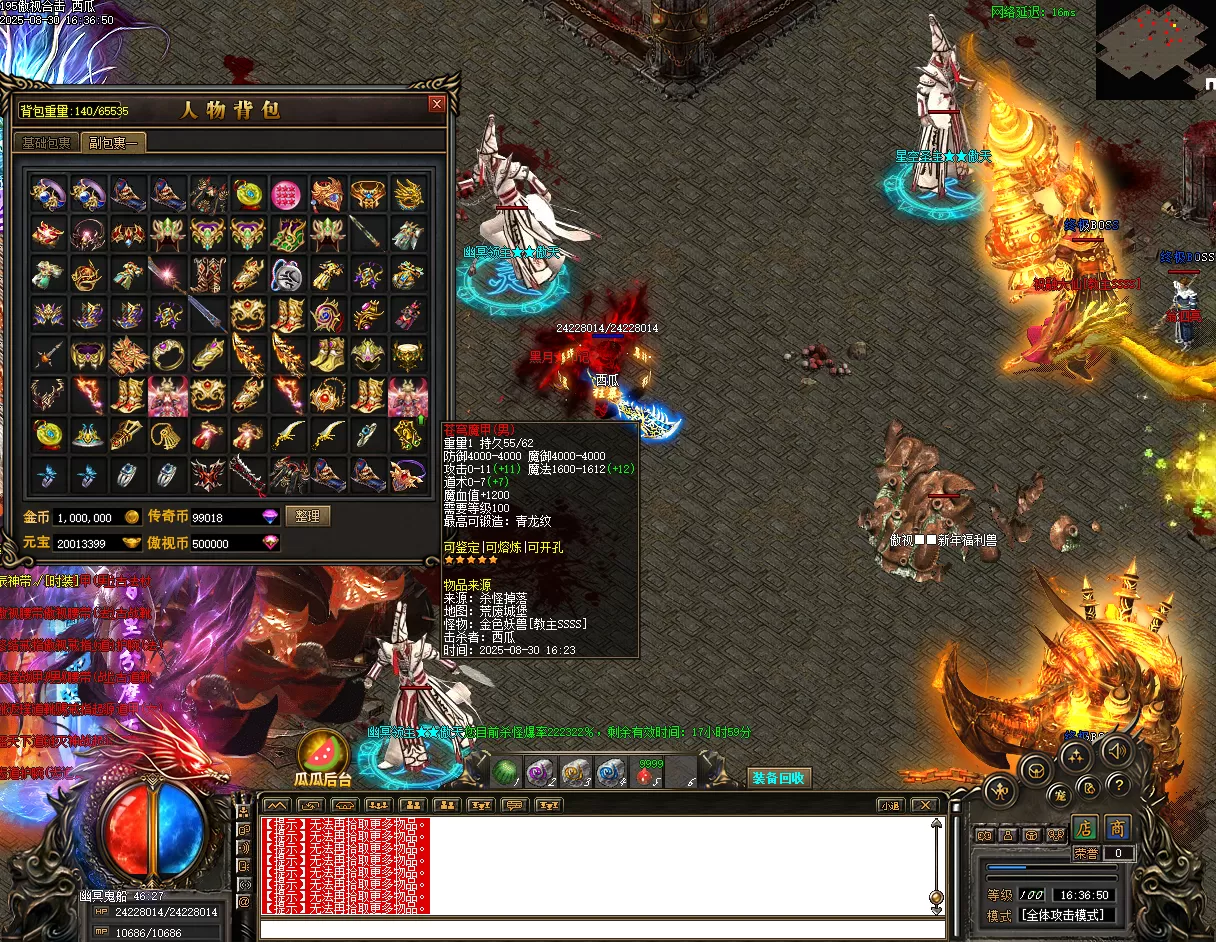Image resolution: width=1216 pixels, height=942 pixels.
Task: Close the chat panel with its X button
Action: tap(926, 805)
